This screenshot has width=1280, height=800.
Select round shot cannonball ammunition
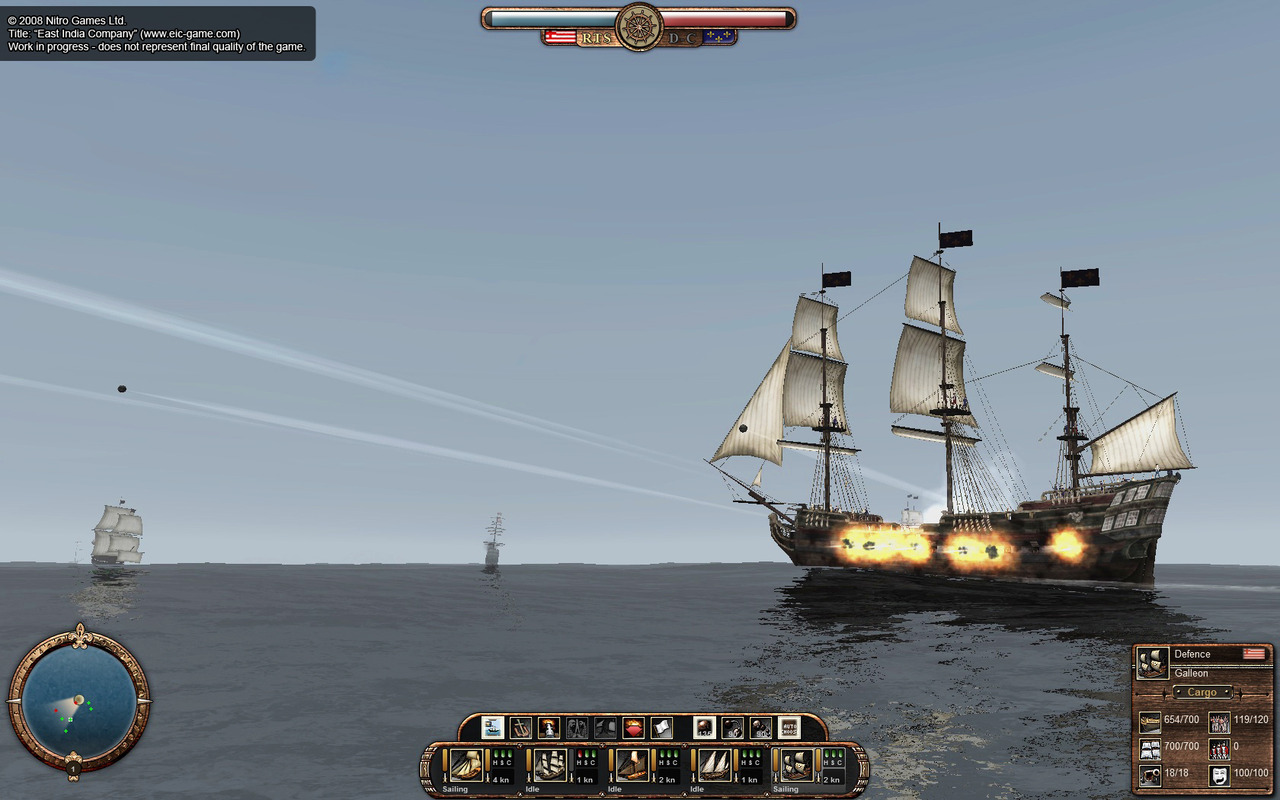(x=704, y=728)
